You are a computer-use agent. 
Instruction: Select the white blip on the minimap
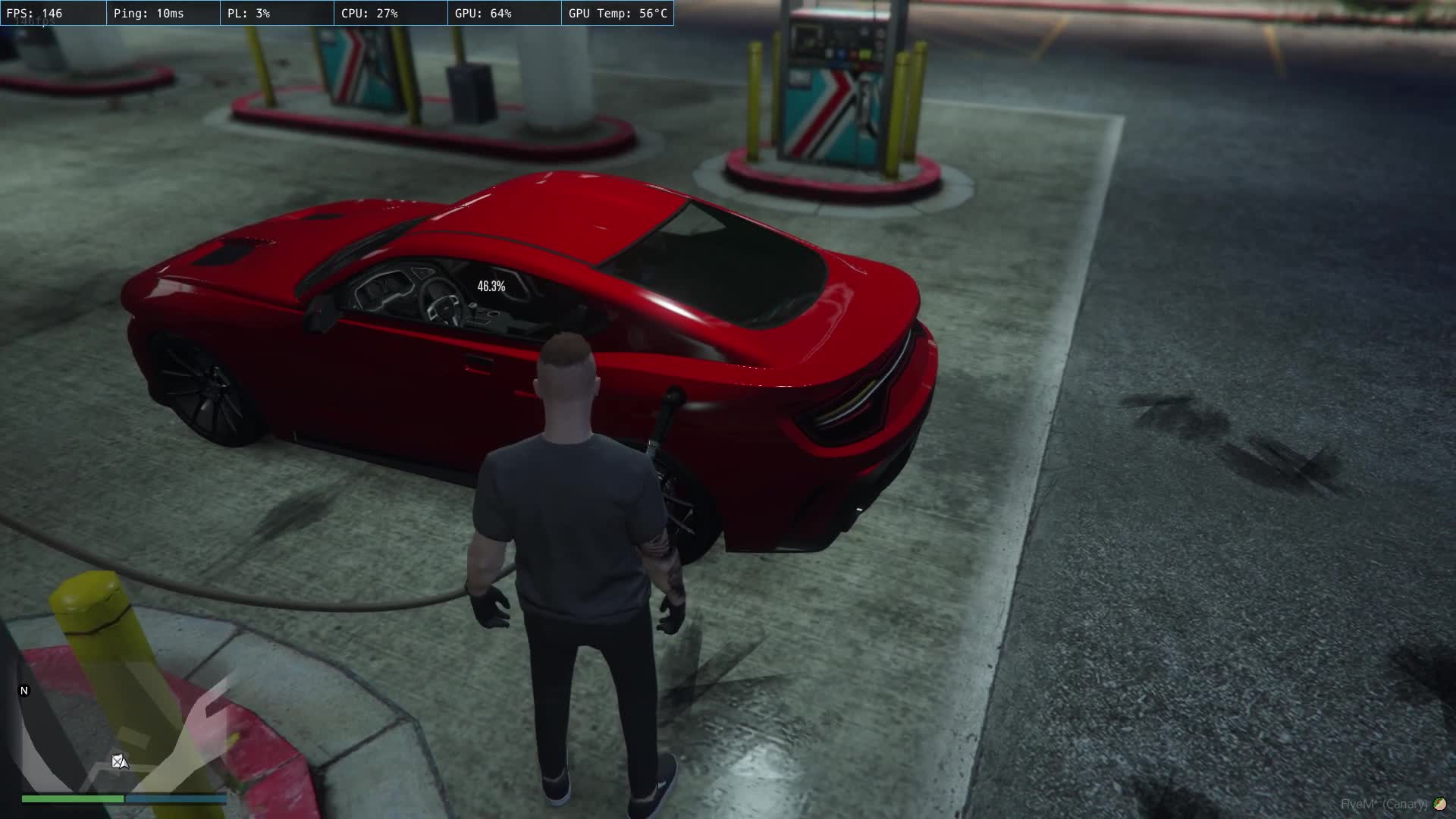[x=119, y=761]
